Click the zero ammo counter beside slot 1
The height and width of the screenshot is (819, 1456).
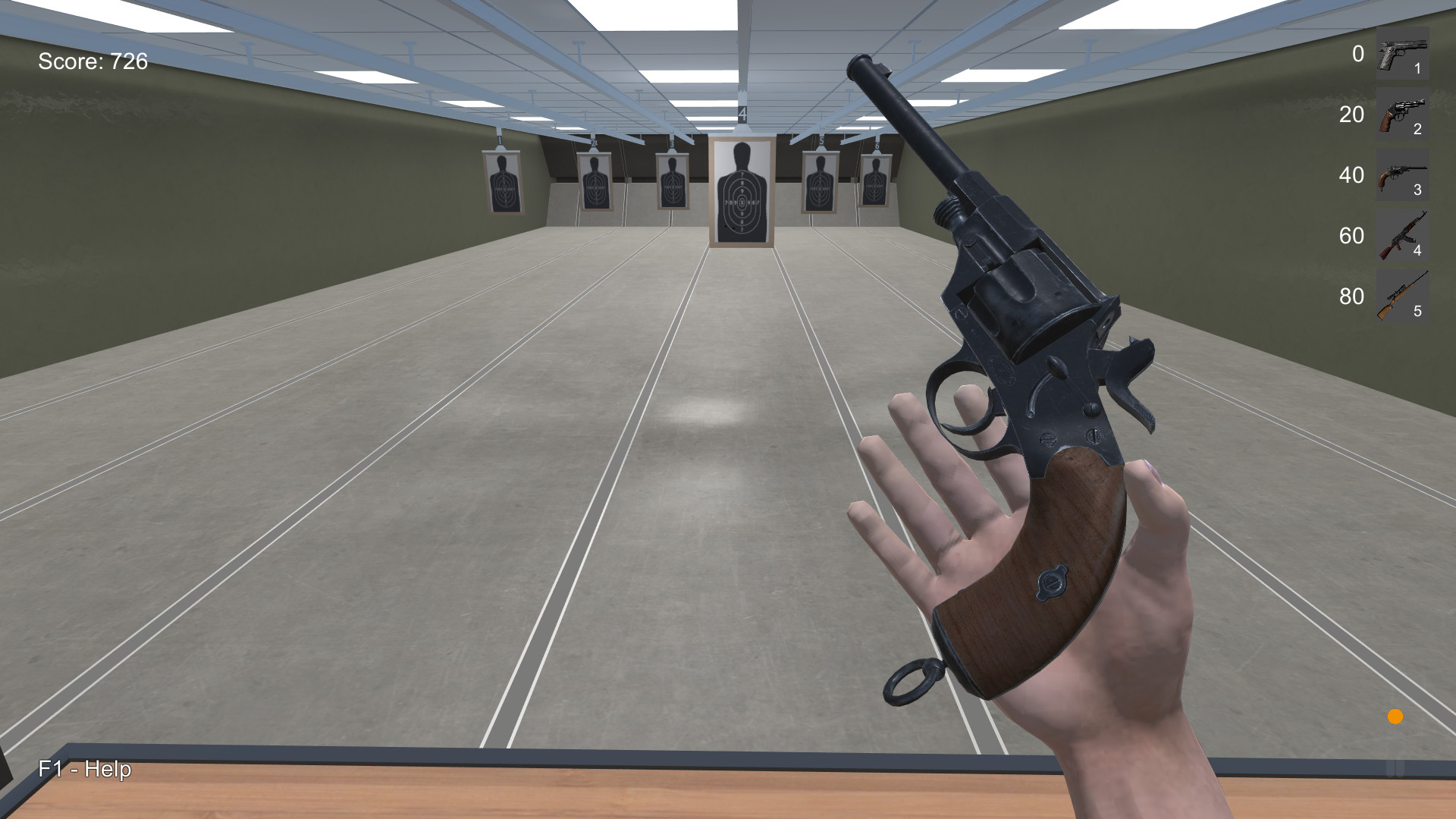[x=1356, y=55]
